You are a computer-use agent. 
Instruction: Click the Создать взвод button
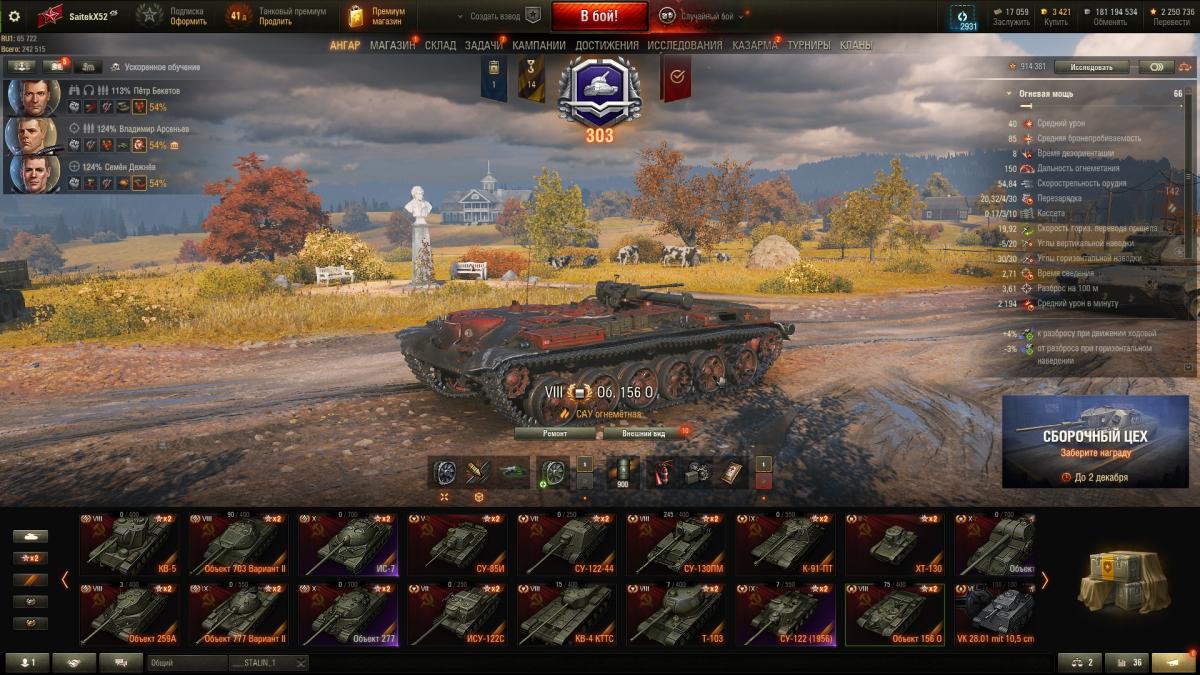click(x=496, y=16)
